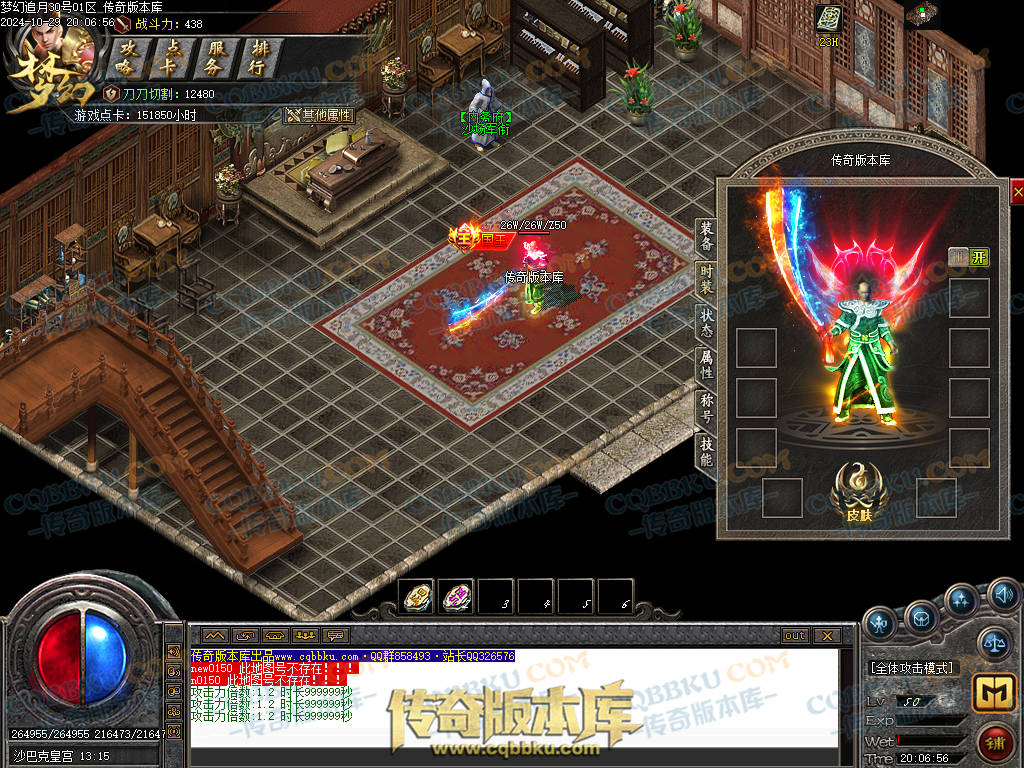This screenshot has width=1024, height=768.
Task: Use the purple scroll in hotbar slot two
Action: 457,597
